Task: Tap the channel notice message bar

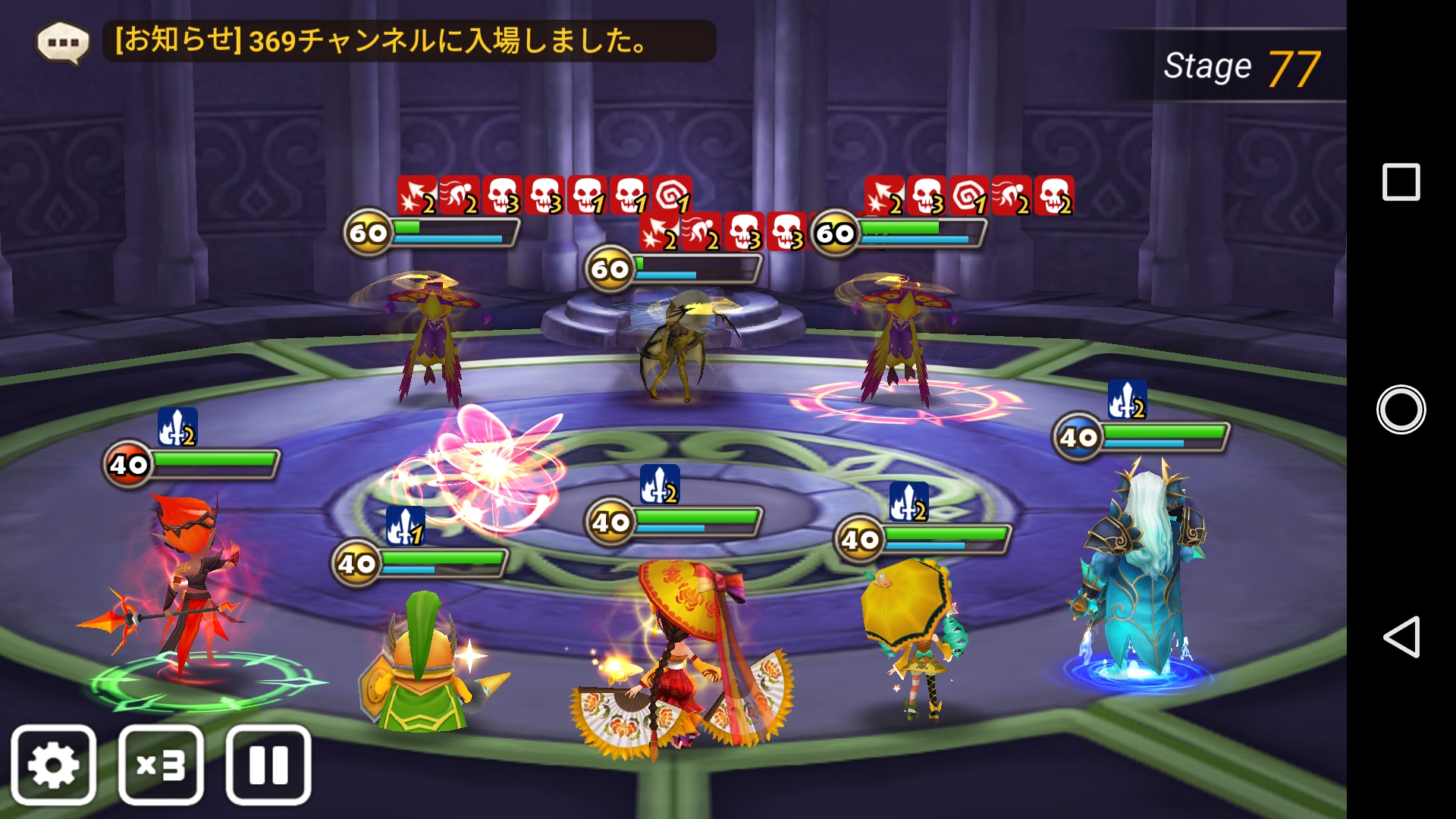Action: pyautogui.click(x=409, y=41)
